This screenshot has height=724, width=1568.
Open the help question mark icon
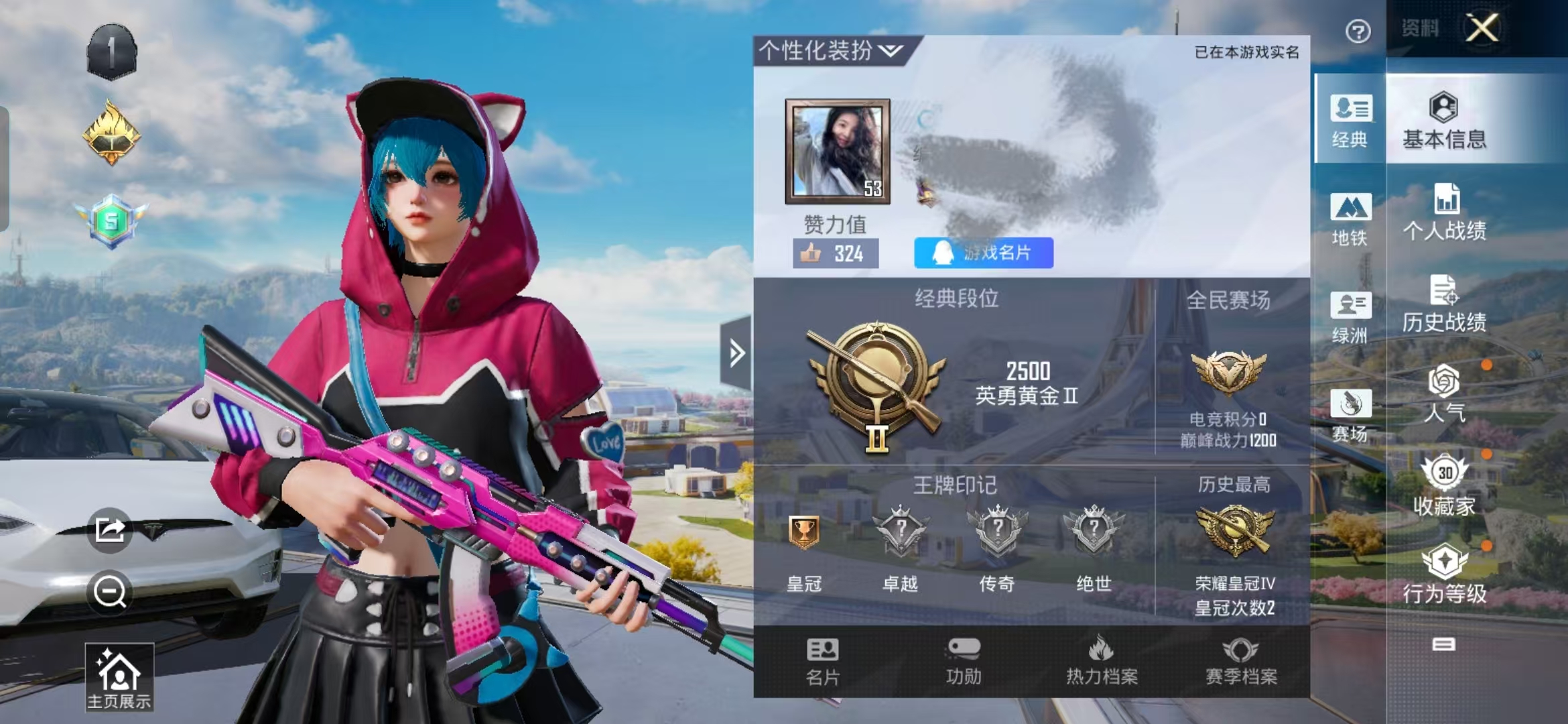(x=1358, y=32)
